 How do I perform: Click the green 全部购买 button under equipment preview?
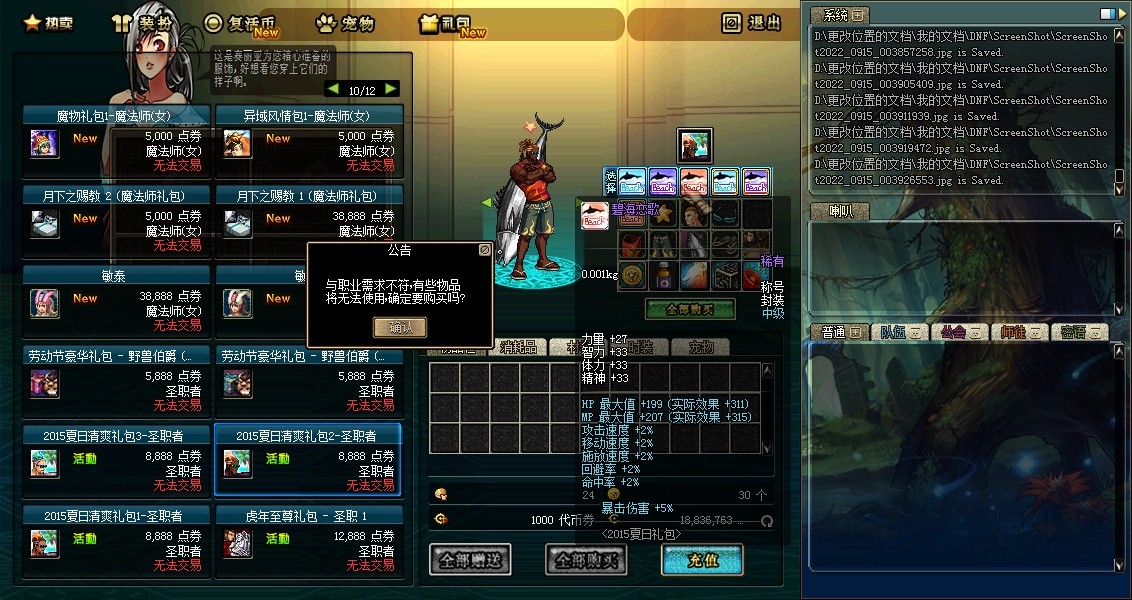[x=690, y=309]
